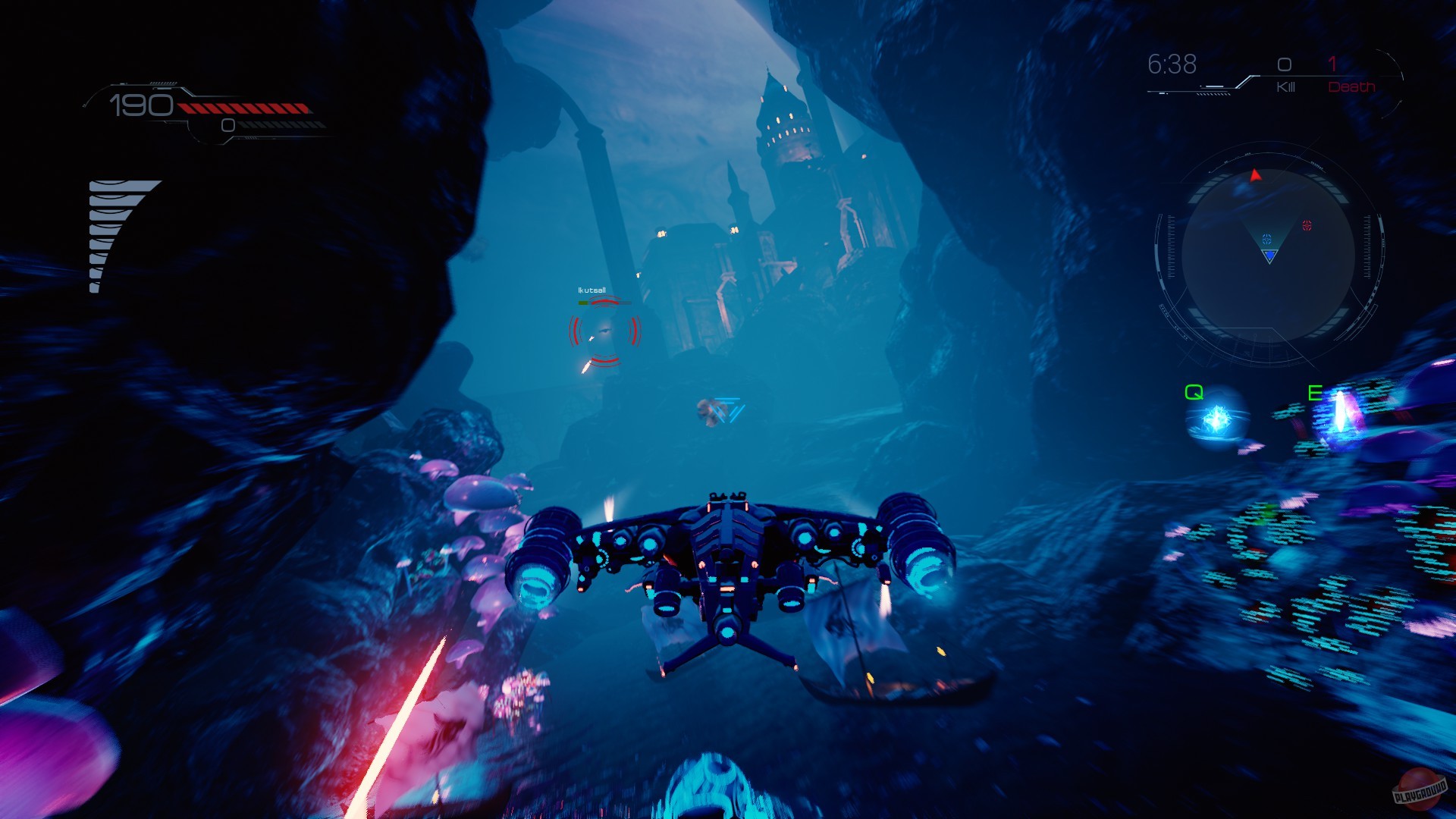Click the Kill counter label

point(1285,87)
